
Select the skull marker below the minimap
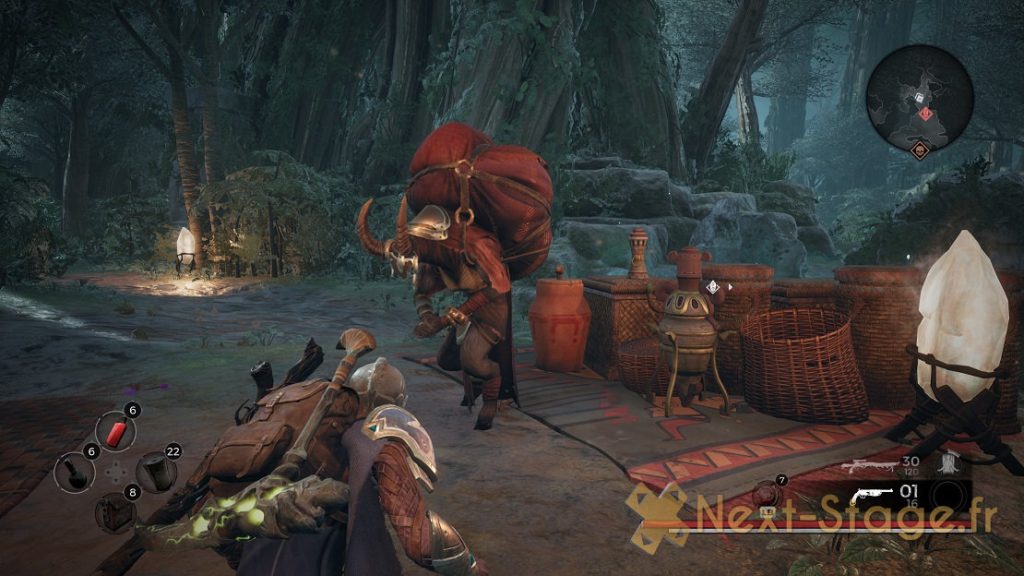pos(917,150)
